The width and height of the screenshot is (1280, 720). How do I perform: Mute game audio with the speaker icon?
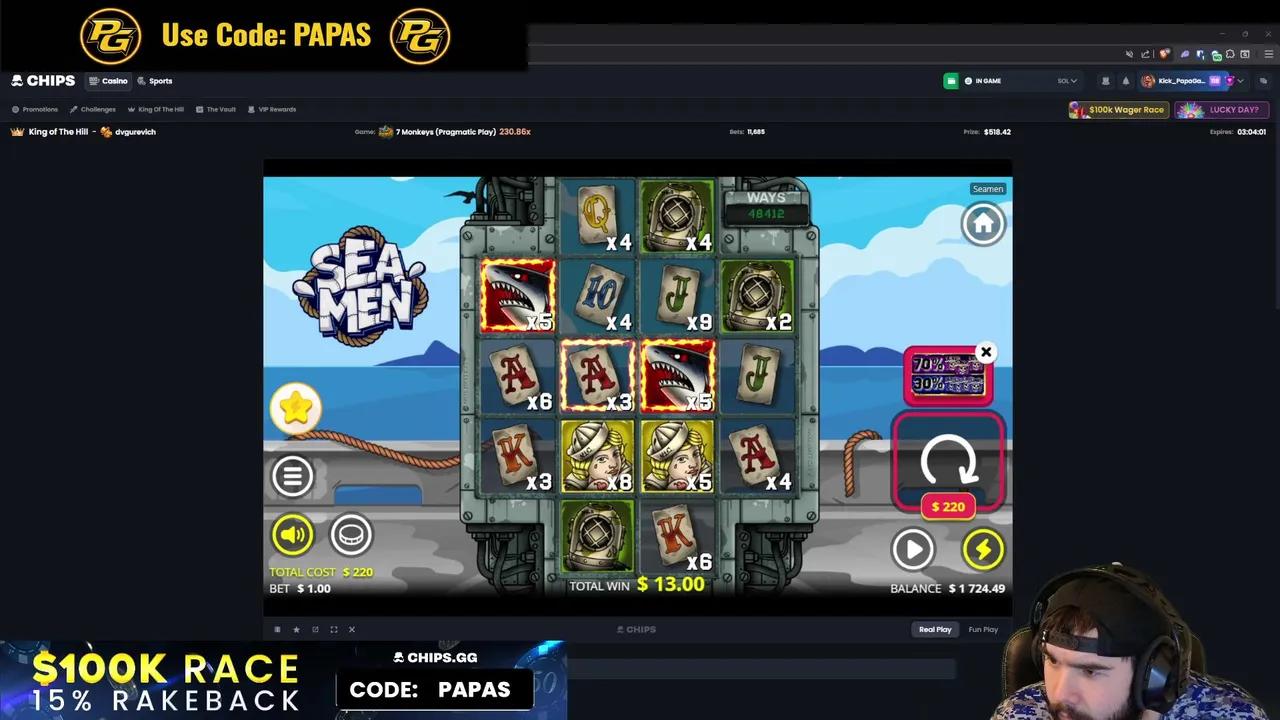(292, 534)
